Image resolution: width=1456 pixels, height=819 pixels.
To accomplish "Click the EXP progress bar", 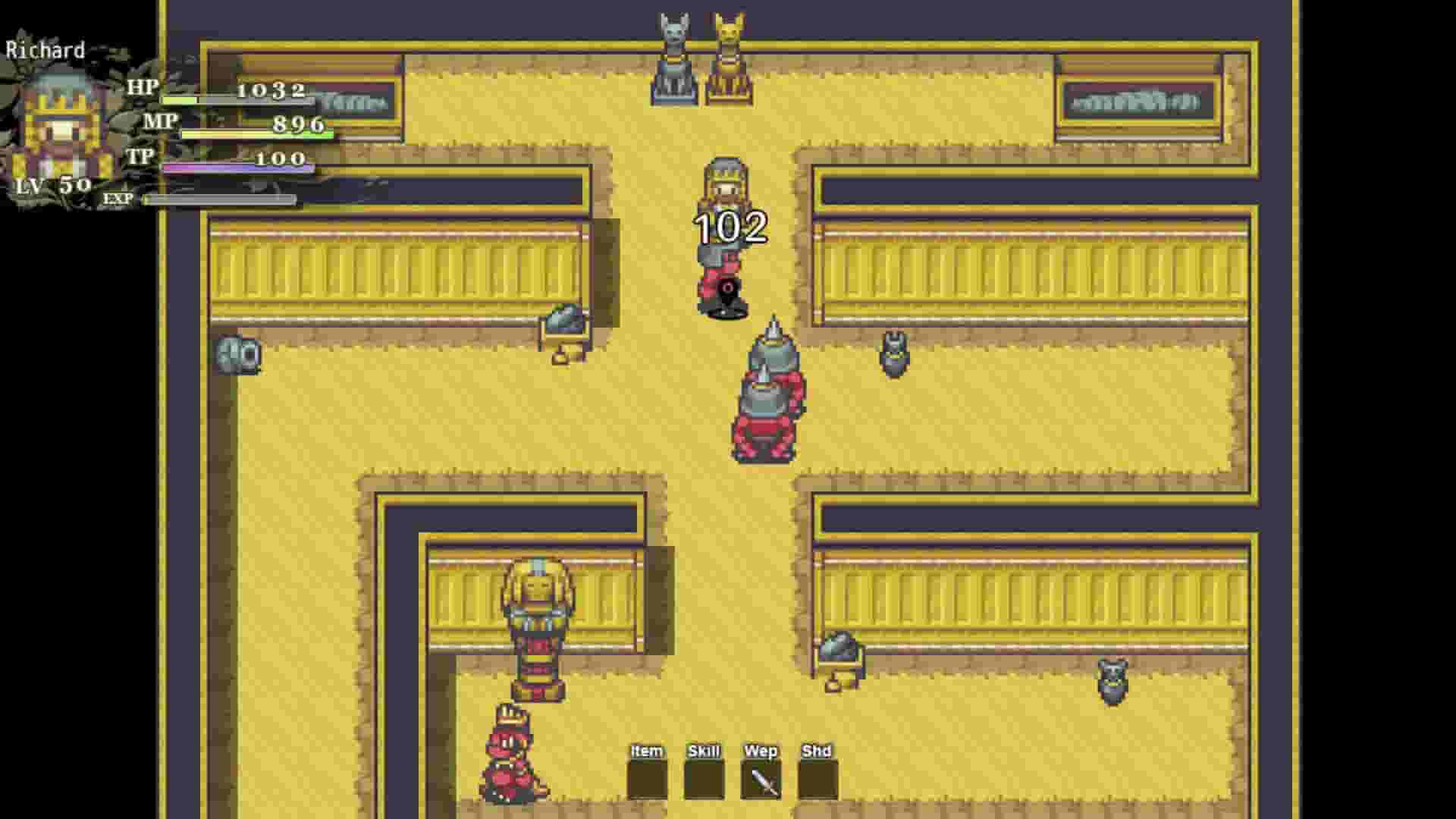I will [218, 199].
